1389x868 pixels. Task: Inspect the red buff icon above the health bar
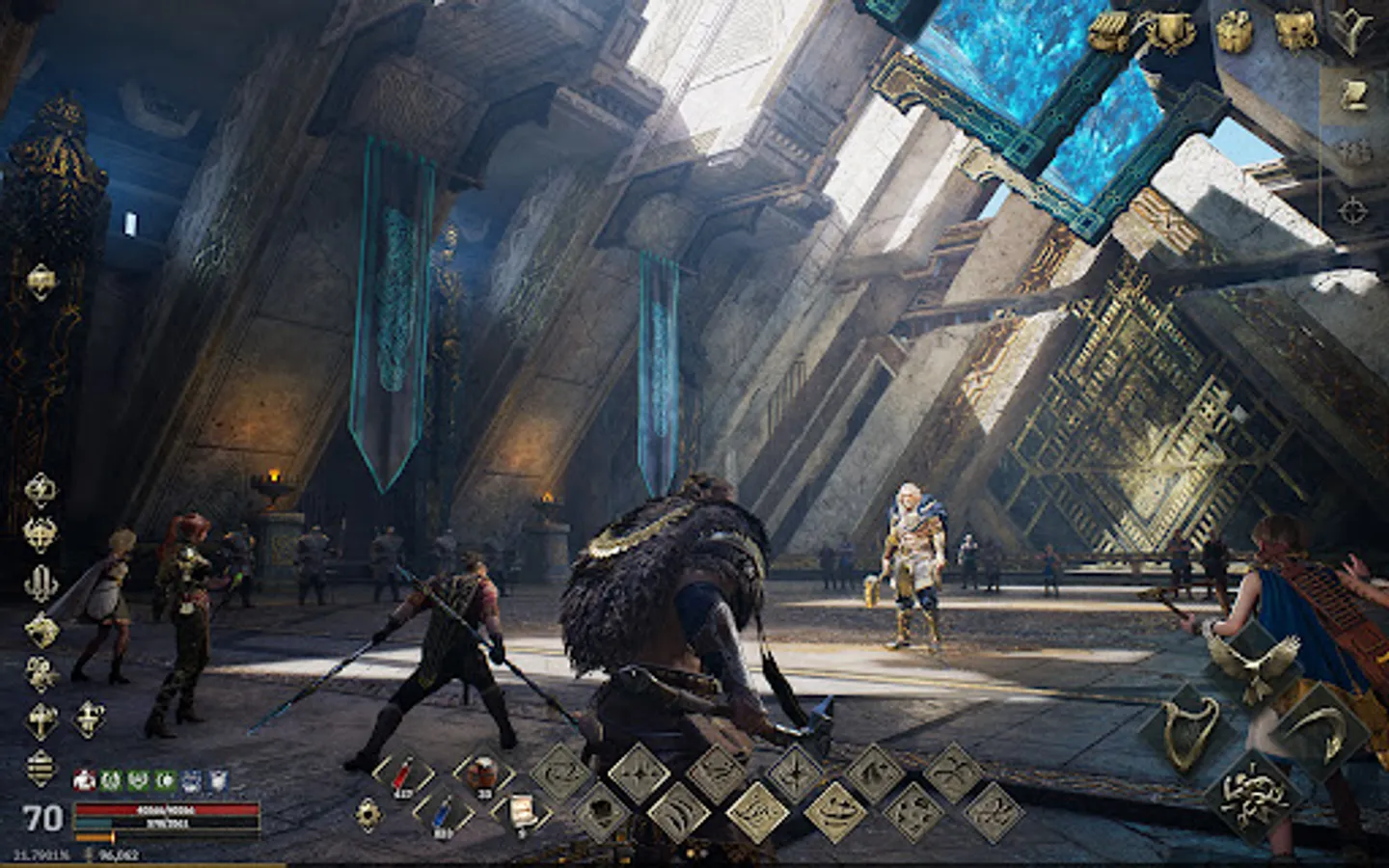point(84,781)
